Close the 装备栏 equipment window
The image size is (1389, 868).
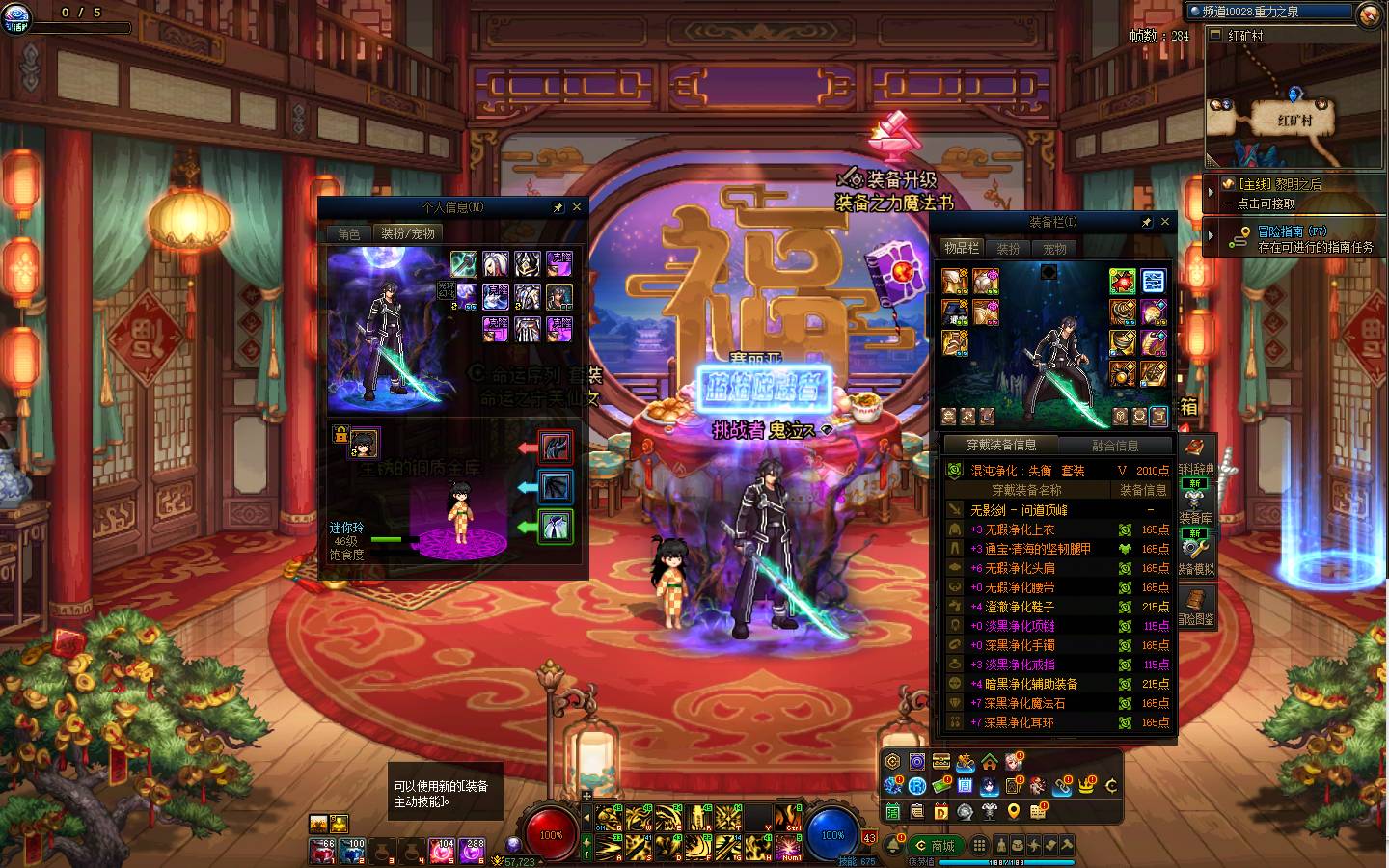pos(1164,222)
